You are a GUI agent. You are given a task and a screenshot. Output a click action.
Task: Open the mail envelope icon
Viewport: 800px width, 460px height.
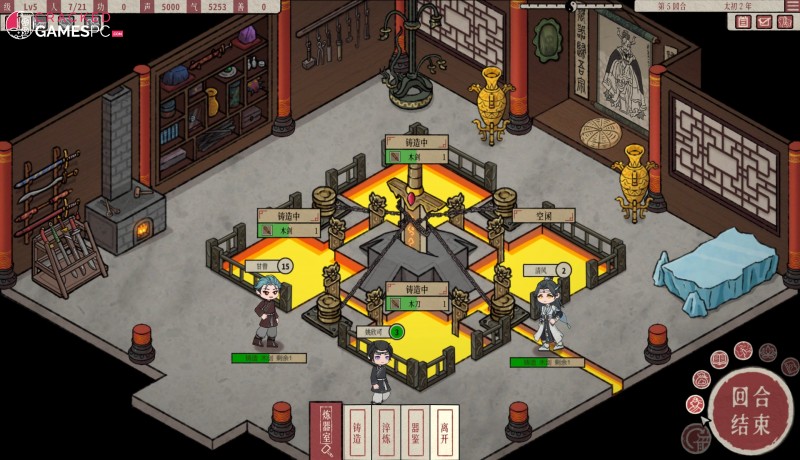[x=764, y=21]
